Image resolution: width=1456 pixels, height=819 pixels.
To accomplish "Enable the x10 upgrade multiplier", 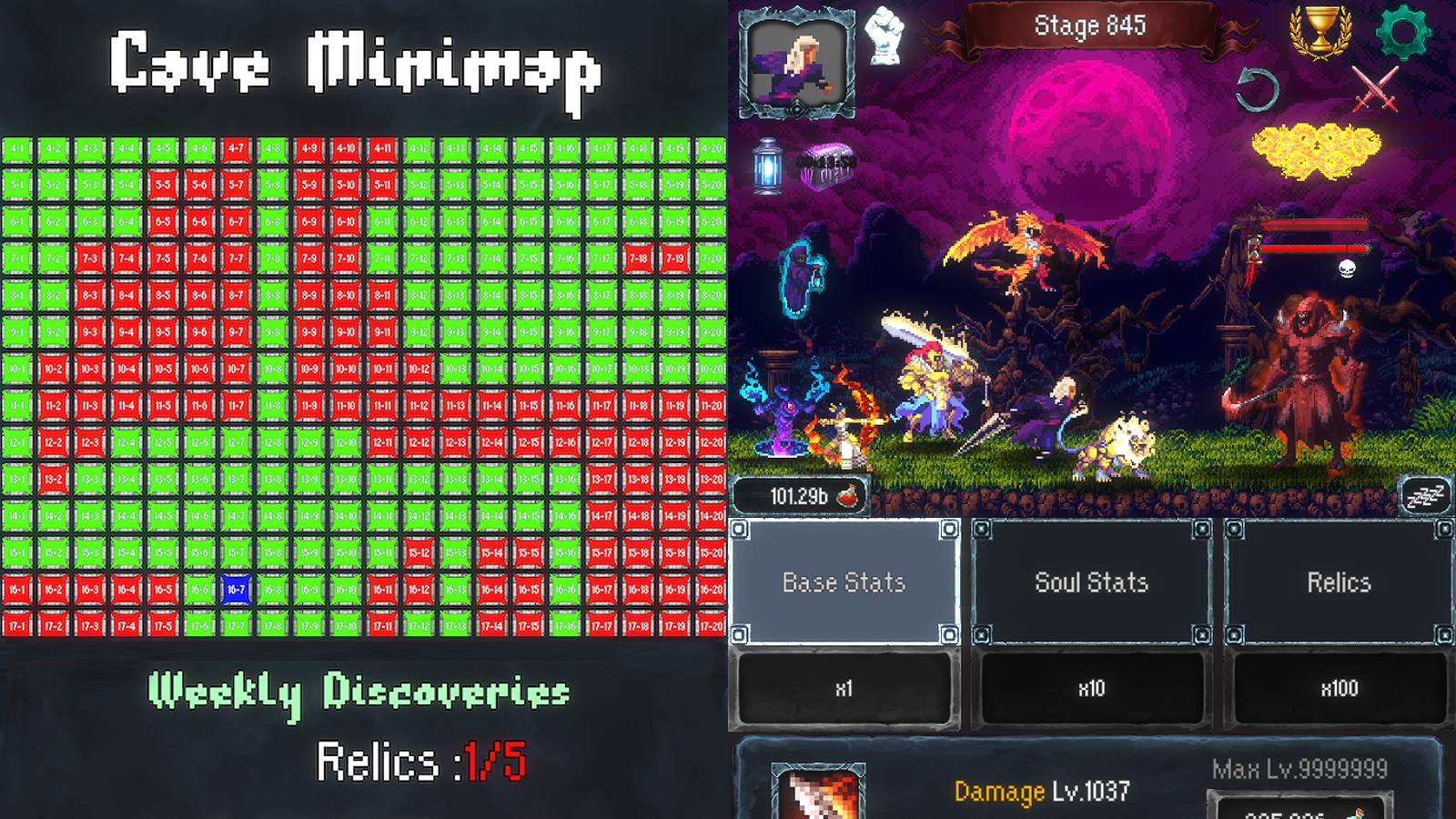I will [1090, 692].
